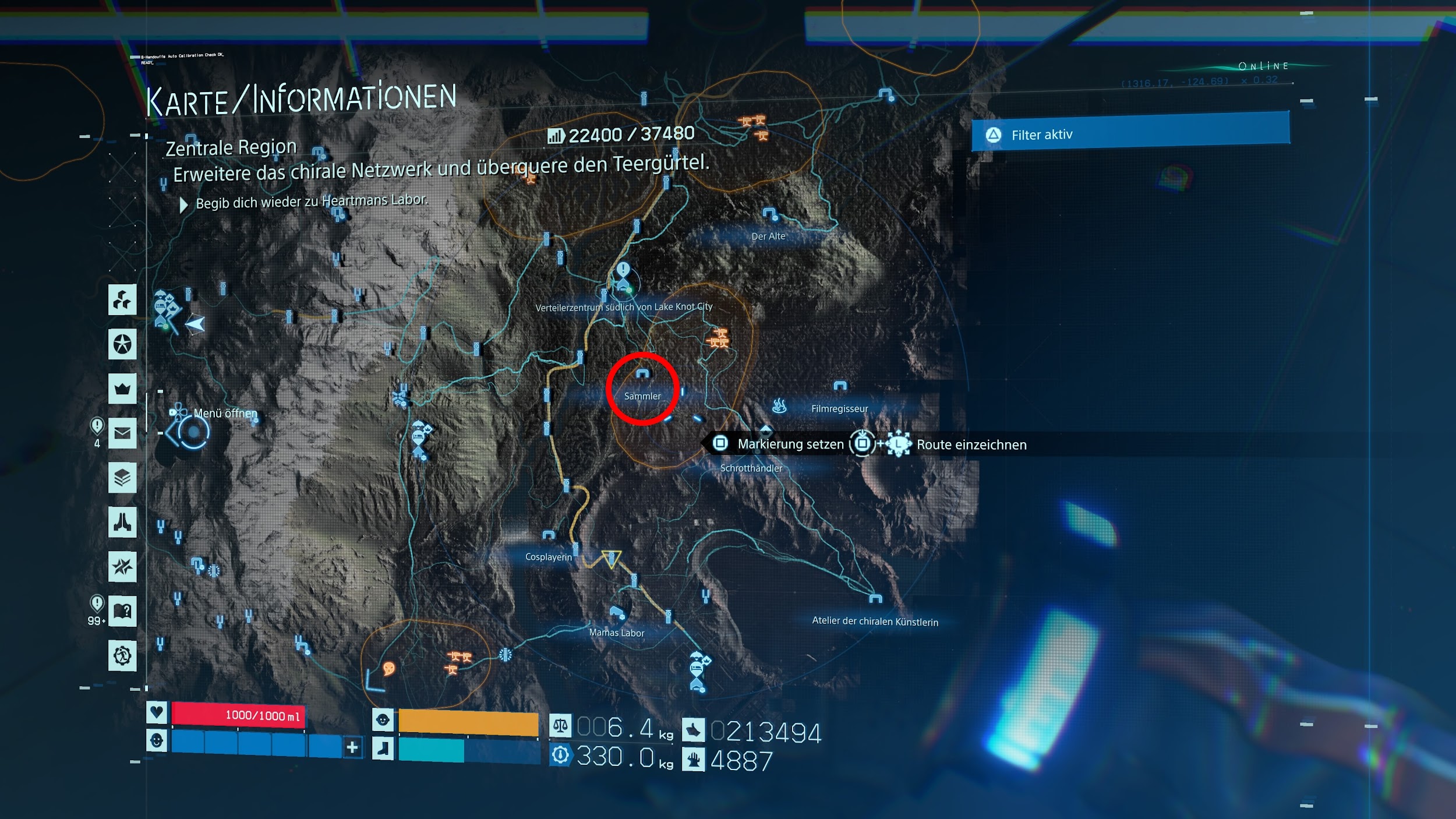Choose the Cosplayerin shelter marker

548,535
